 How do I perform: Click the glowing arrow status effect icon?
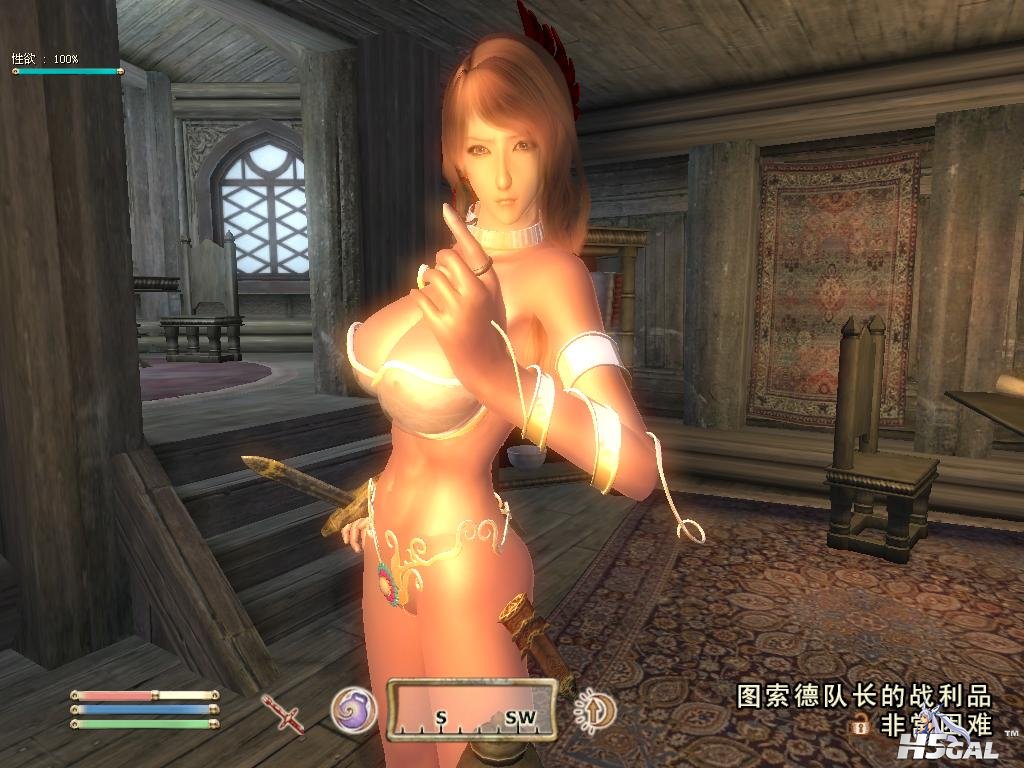(597, 711)
